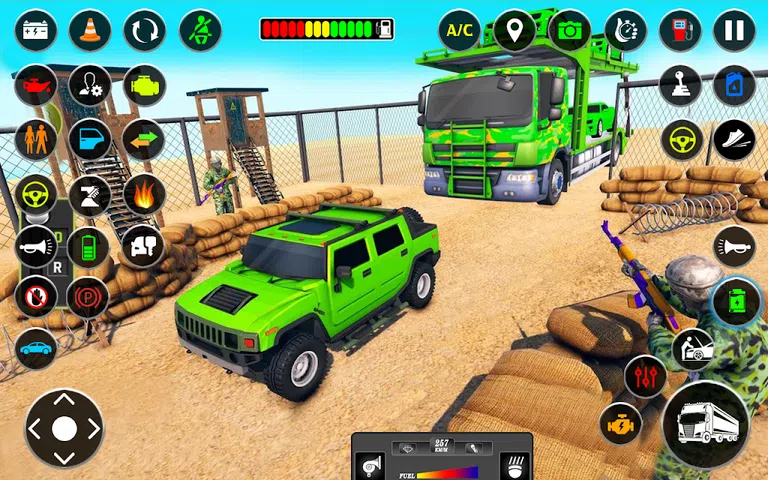Tap the large white truck button
The image size is (768, 480).
706,425
